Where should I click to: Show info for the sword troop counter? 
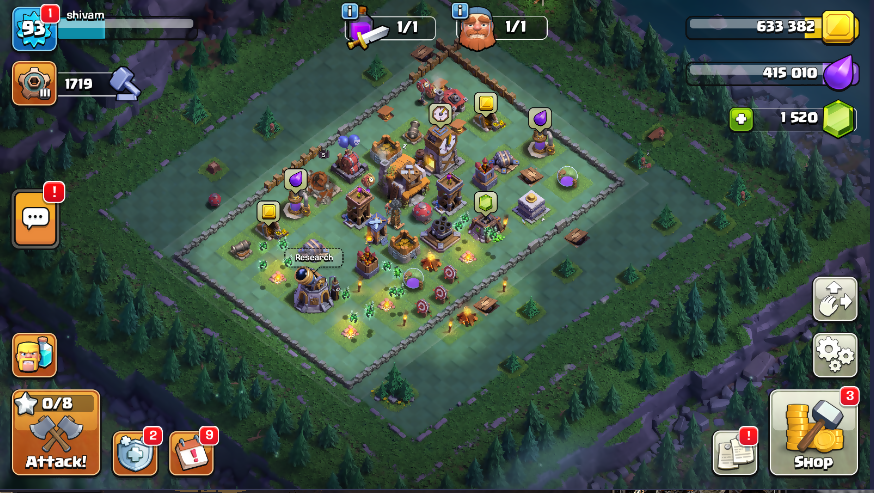tap(350, 11)
